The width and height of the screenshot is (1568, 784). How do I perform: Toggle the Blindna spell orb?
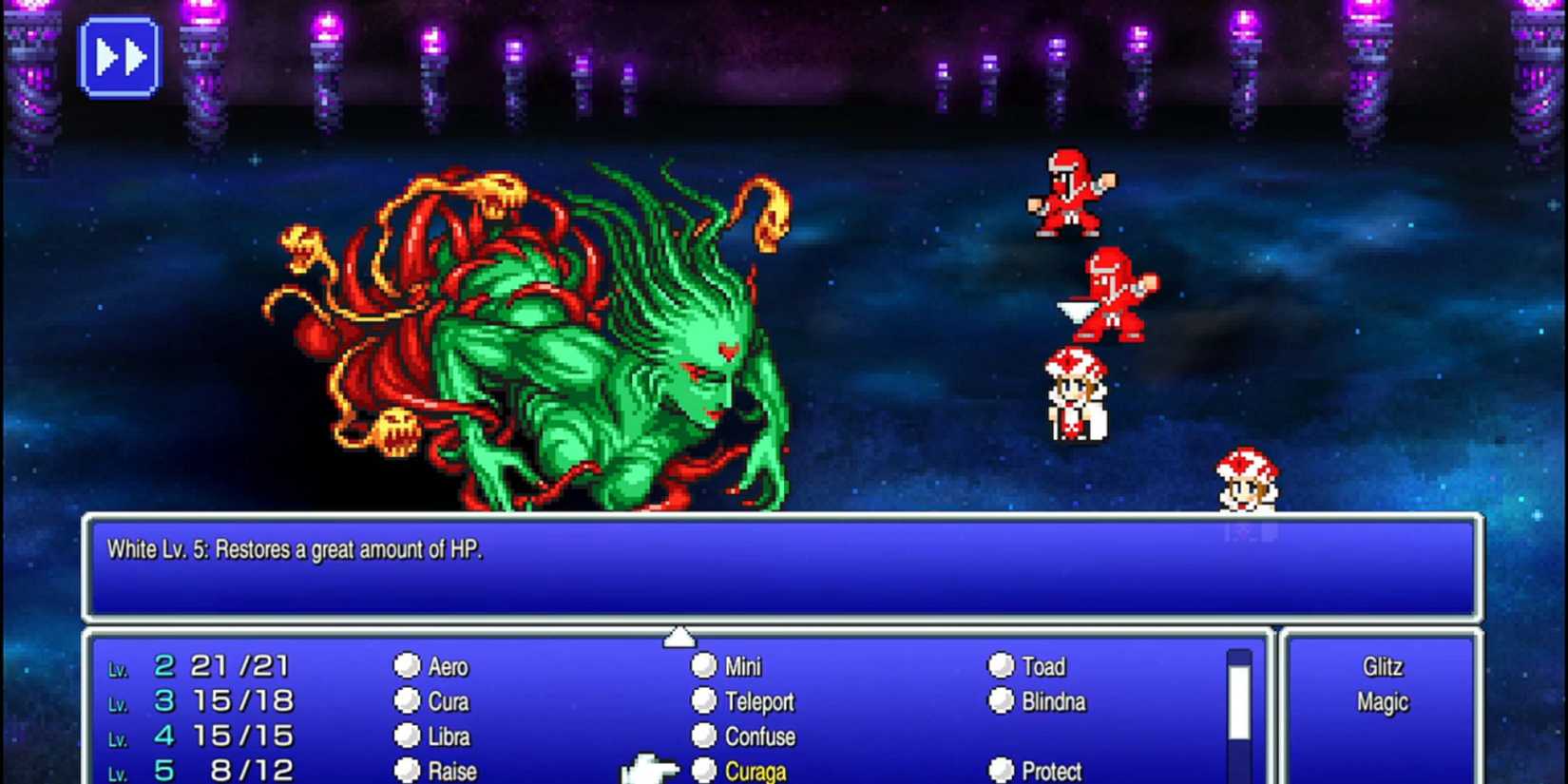1001,701
